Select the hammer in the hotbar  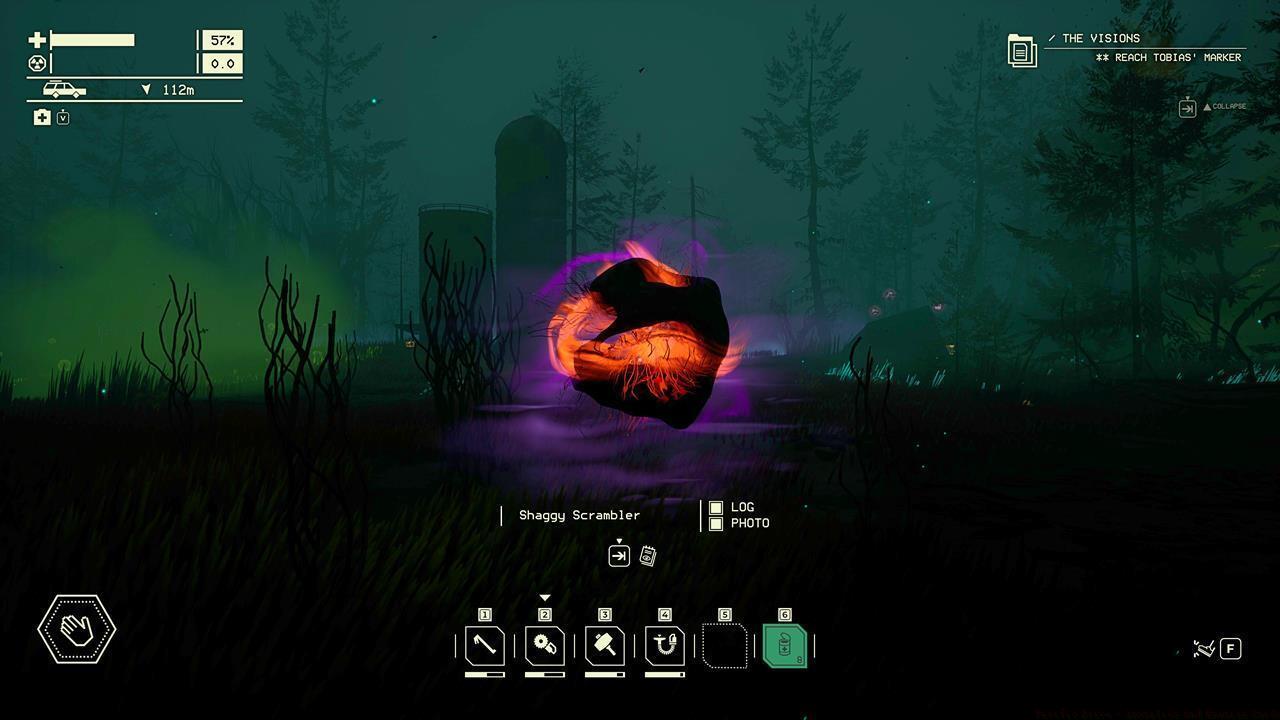tap(605, 646)
